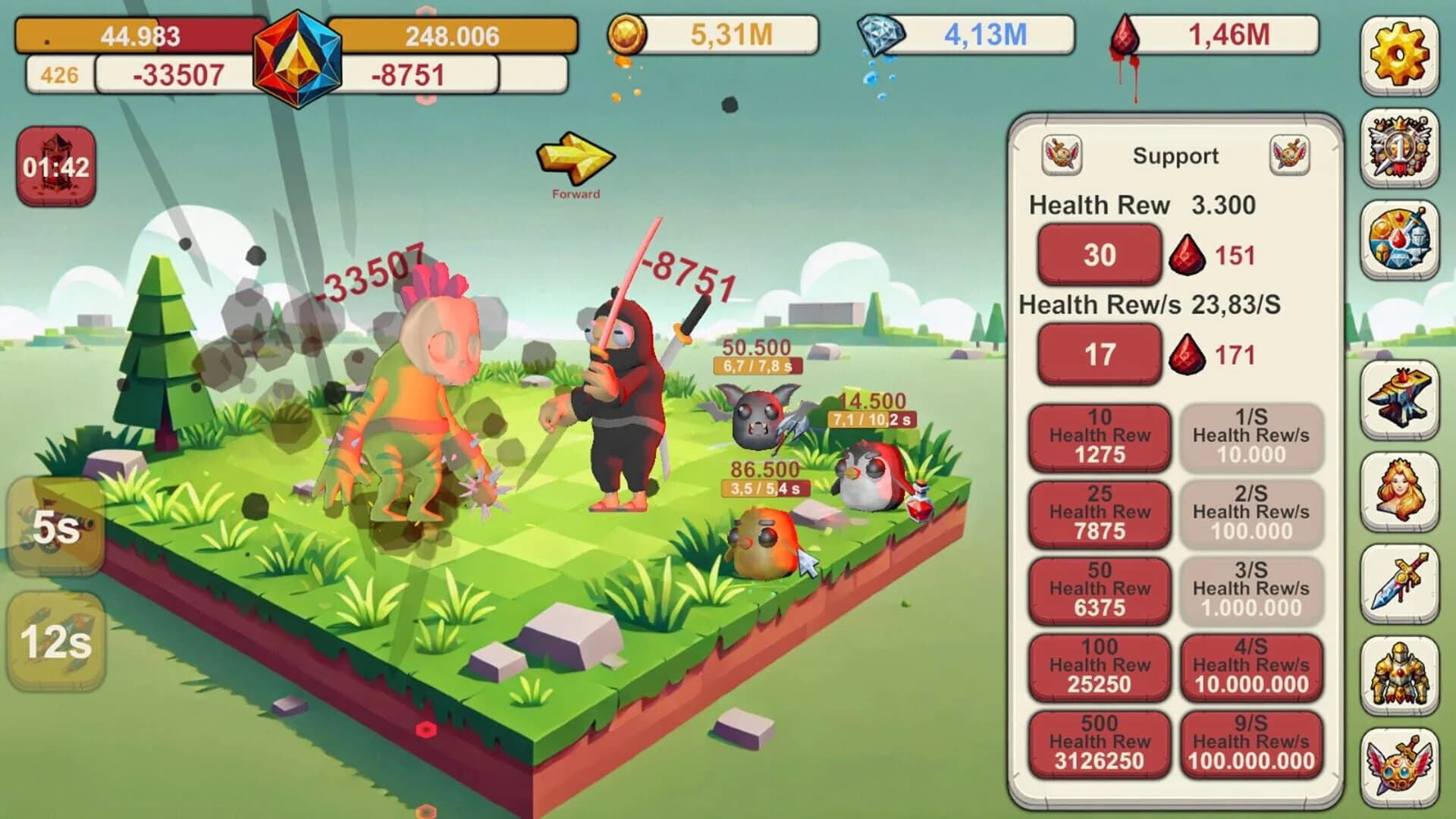Purchase the 10 Health Rew 1275 upgrade

1099,435
